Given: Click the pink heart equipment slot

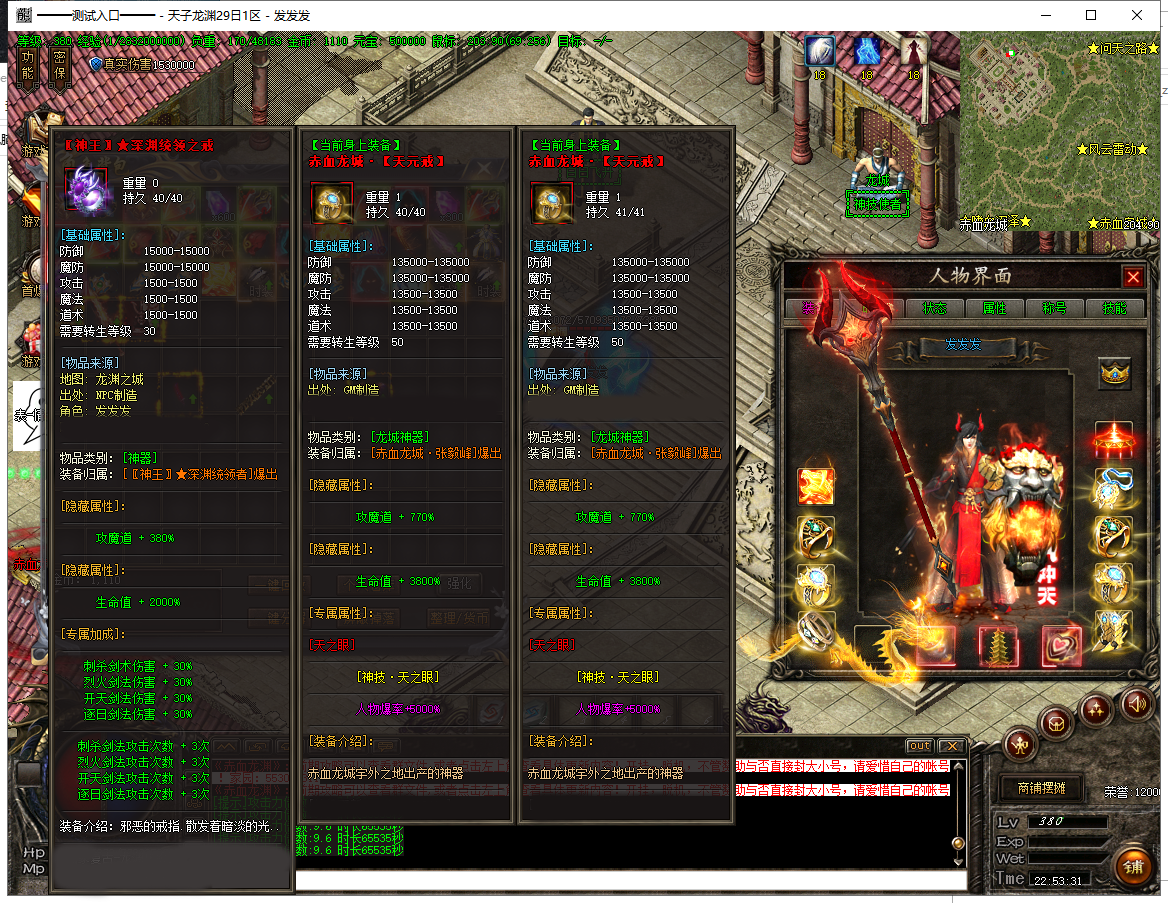Looking at the screenshot, I should pyautogui.click(x=1060, y=645).
